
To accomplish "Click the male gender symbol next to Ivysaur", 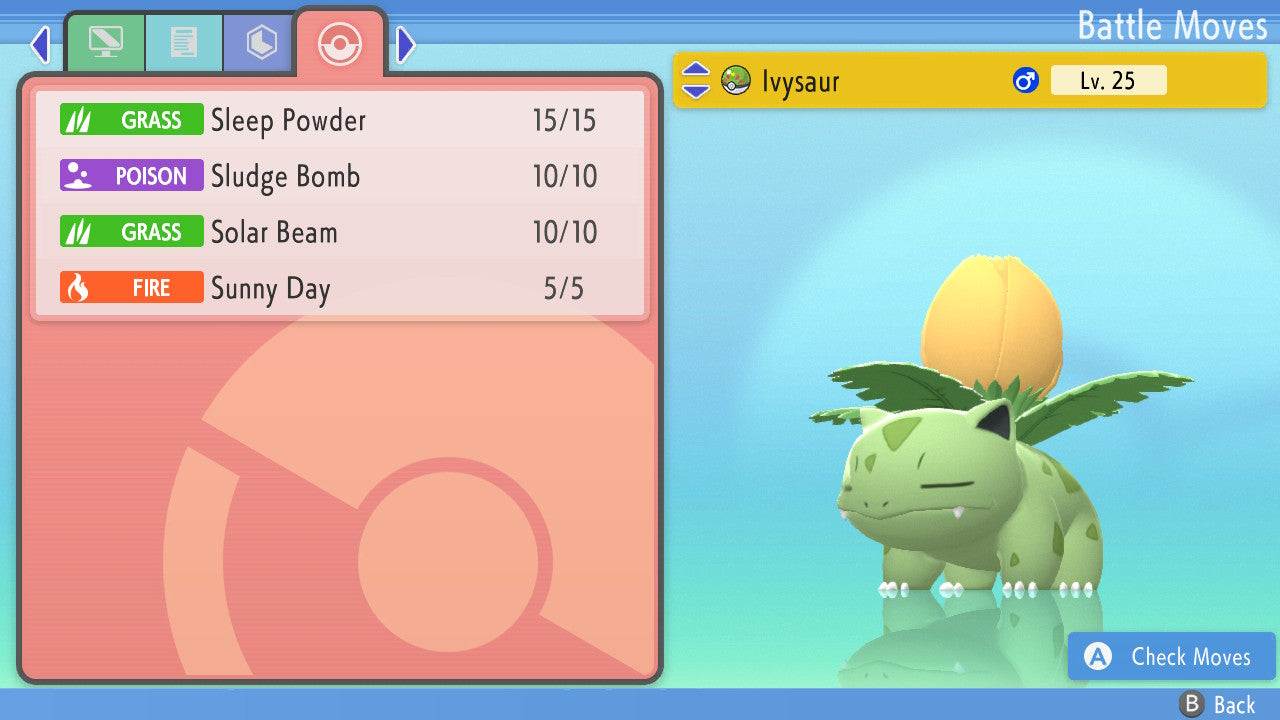I will pyautogui.click(x=1025, y=80).
